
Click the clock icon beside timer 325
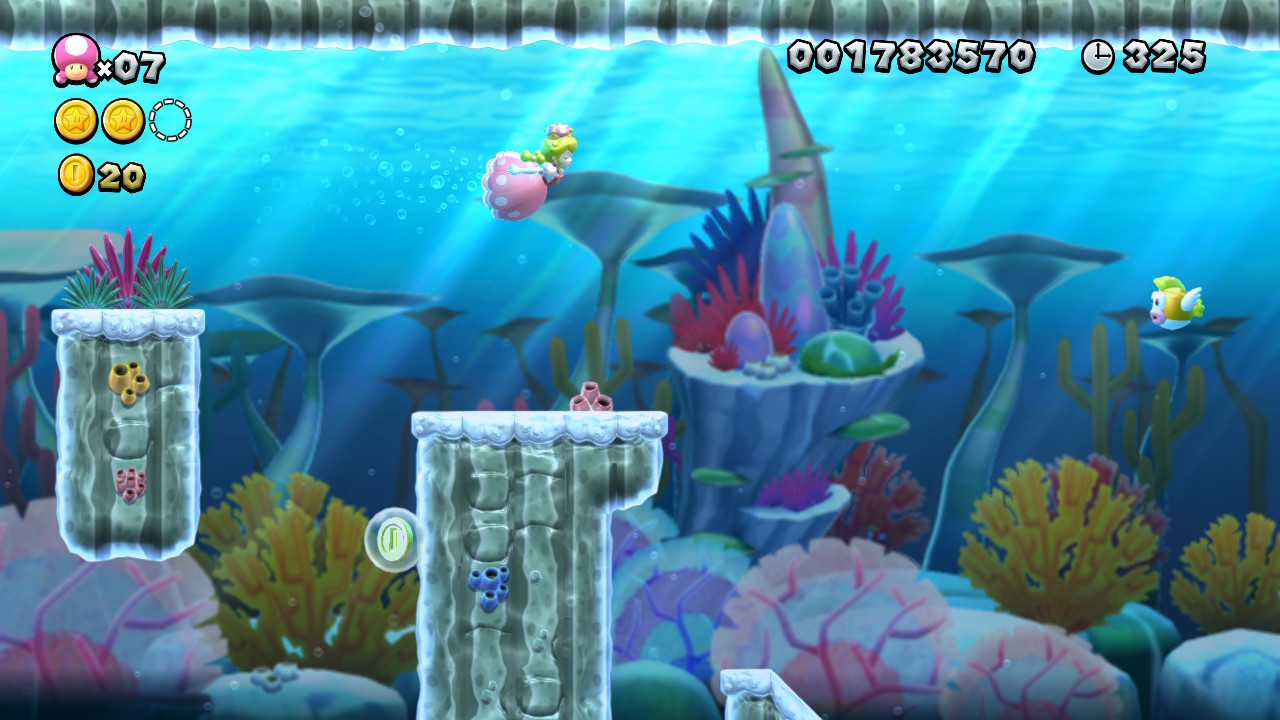[1096, 57]
